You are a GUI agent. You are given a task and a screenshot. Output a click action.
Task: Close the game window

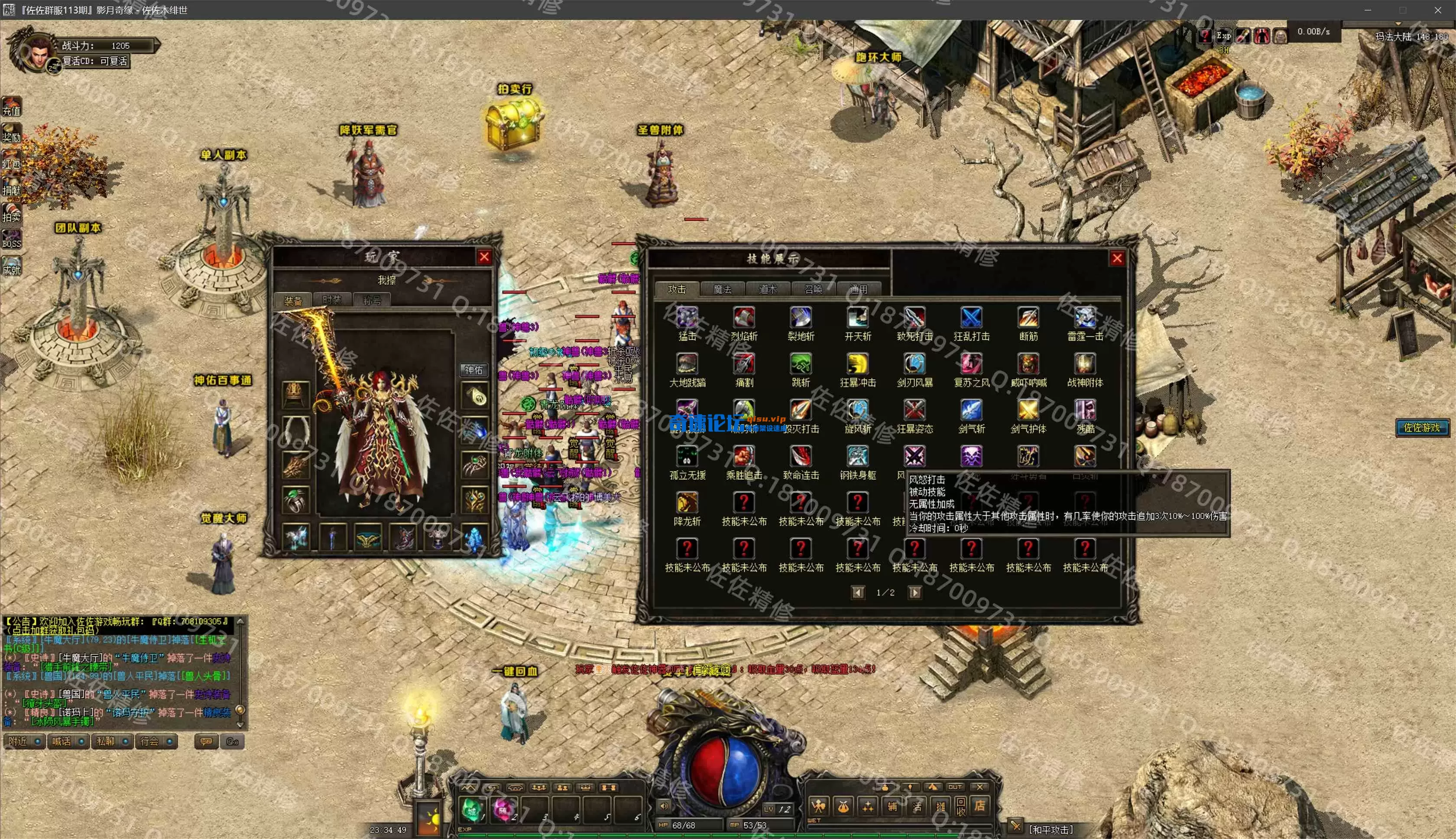pos(1437,10)
